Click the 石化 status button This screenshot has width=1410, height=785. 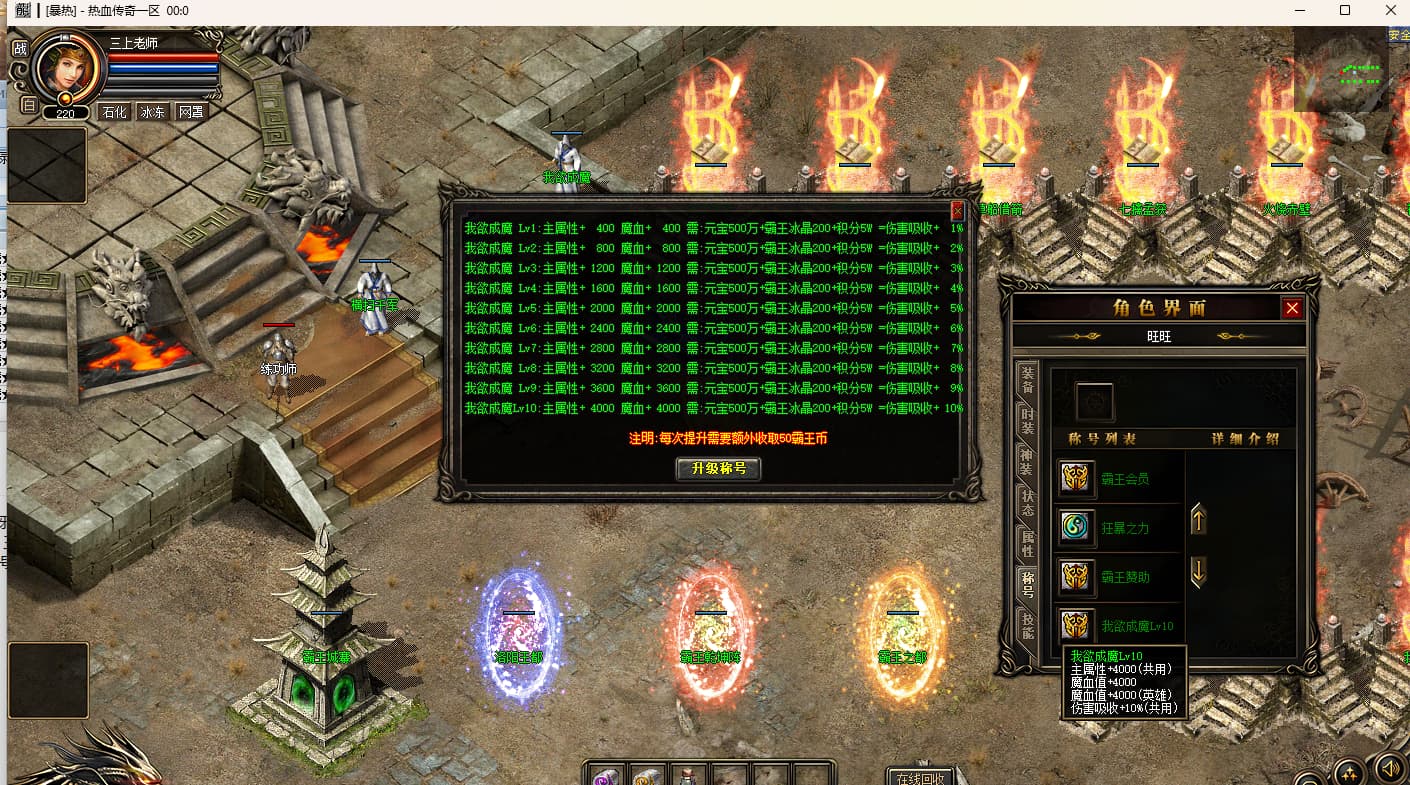(114, 112)
